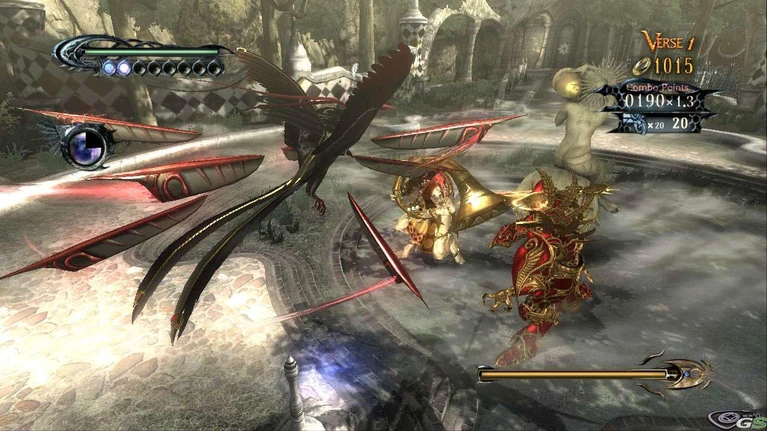Select the combo multiplier medal icon
The image size is (767, 431).
tap(636, 122)
